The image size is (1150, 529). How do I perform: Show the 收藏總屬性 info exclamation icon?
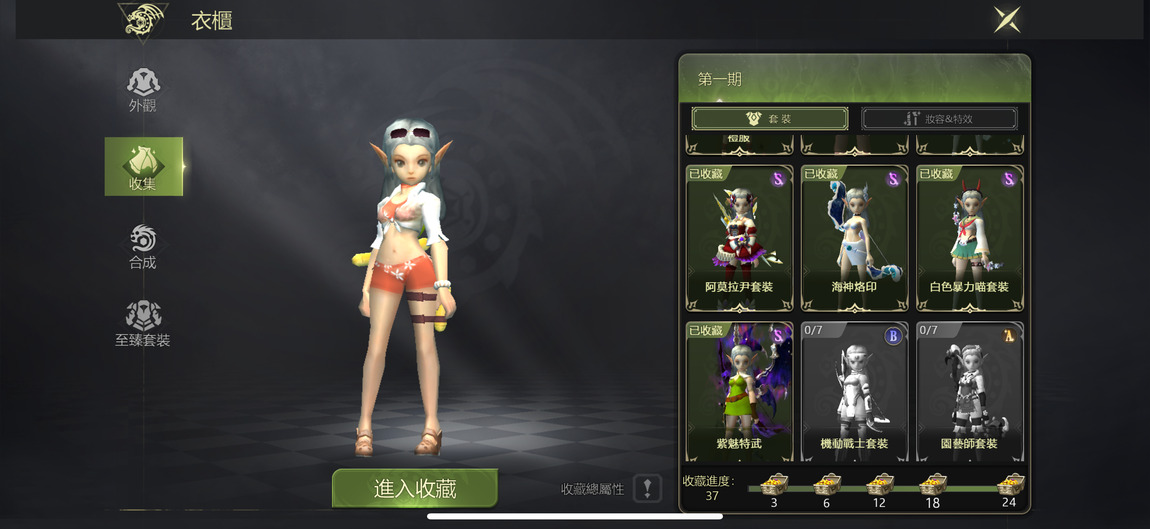[x=647, y=488]
